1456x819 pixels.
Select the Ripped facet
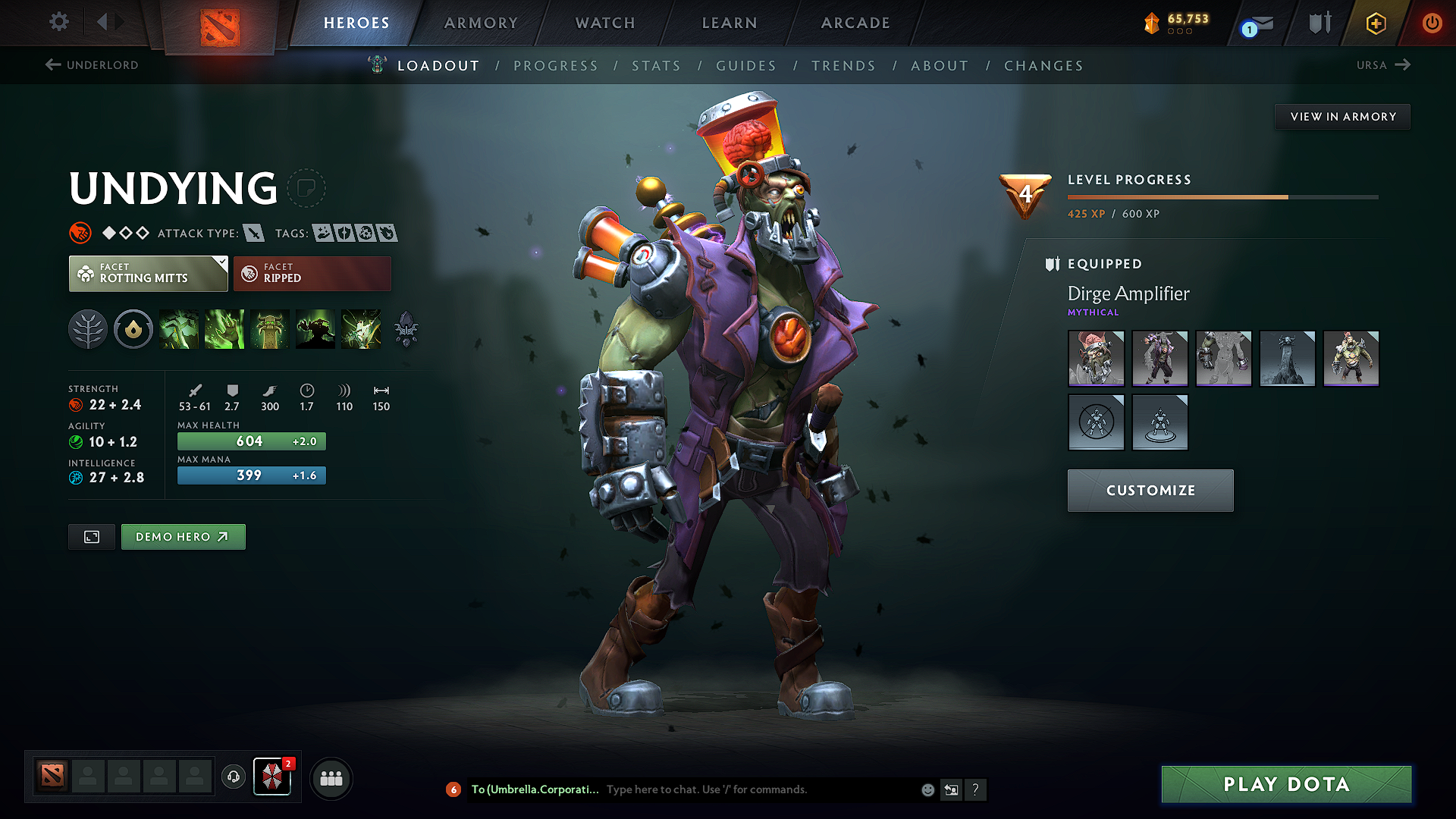click(312, 273)
